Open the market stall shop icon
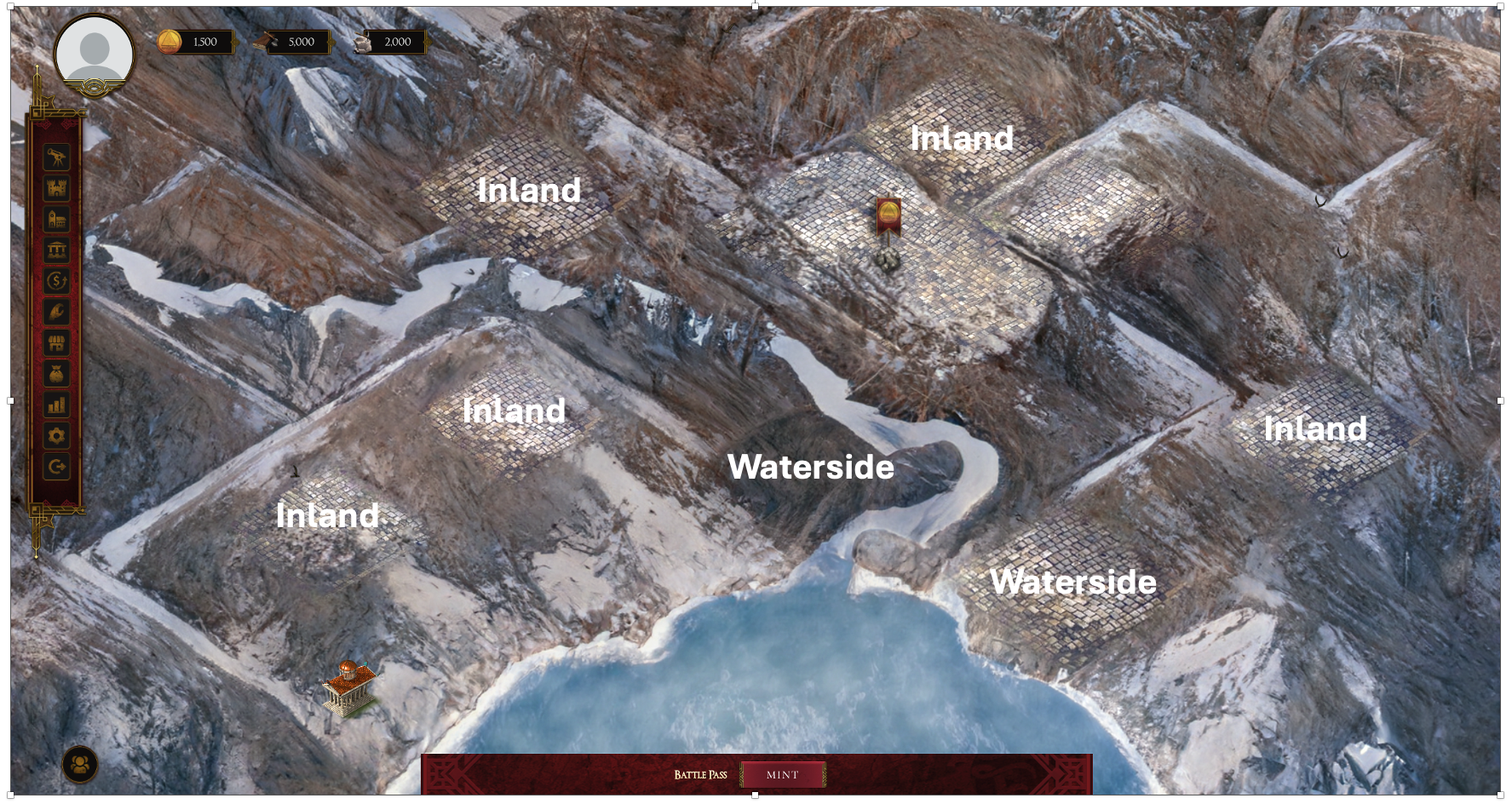Image resolution: width=1512 pixels, height=804 pixels. click(57, 343)
